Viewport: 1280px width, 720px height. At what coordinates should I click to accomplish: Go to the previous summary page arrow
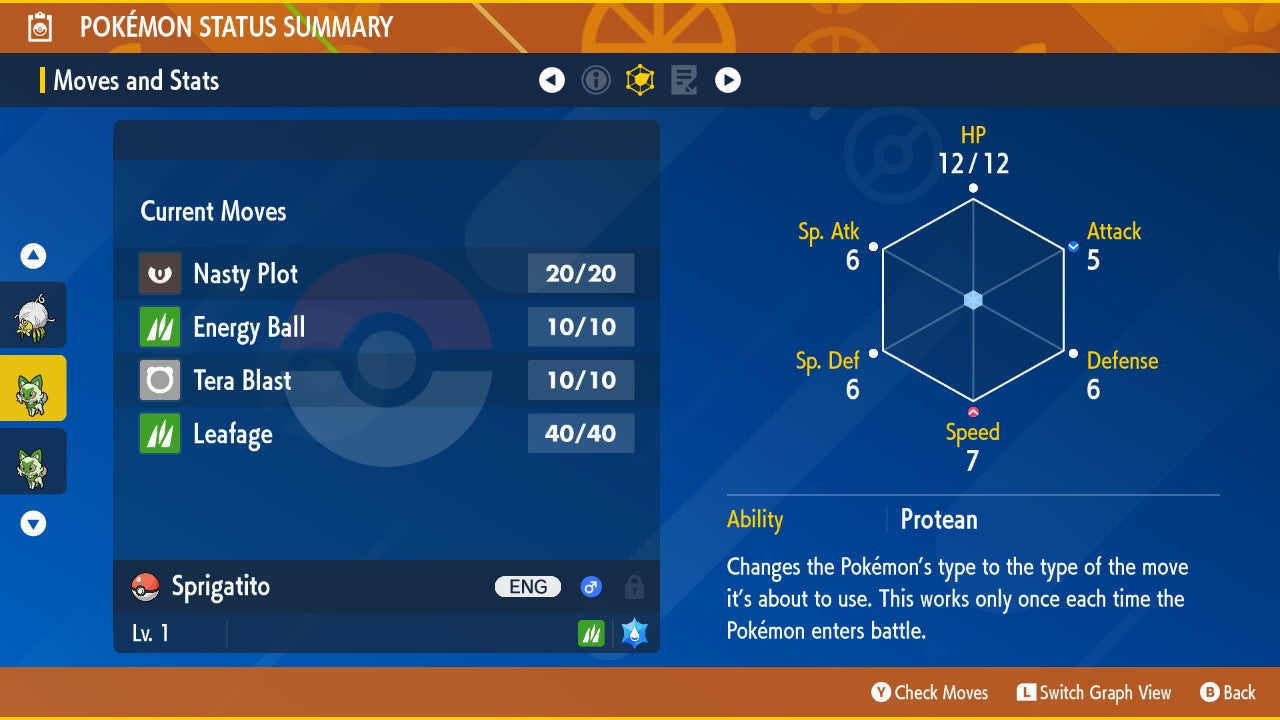(552, 80)
